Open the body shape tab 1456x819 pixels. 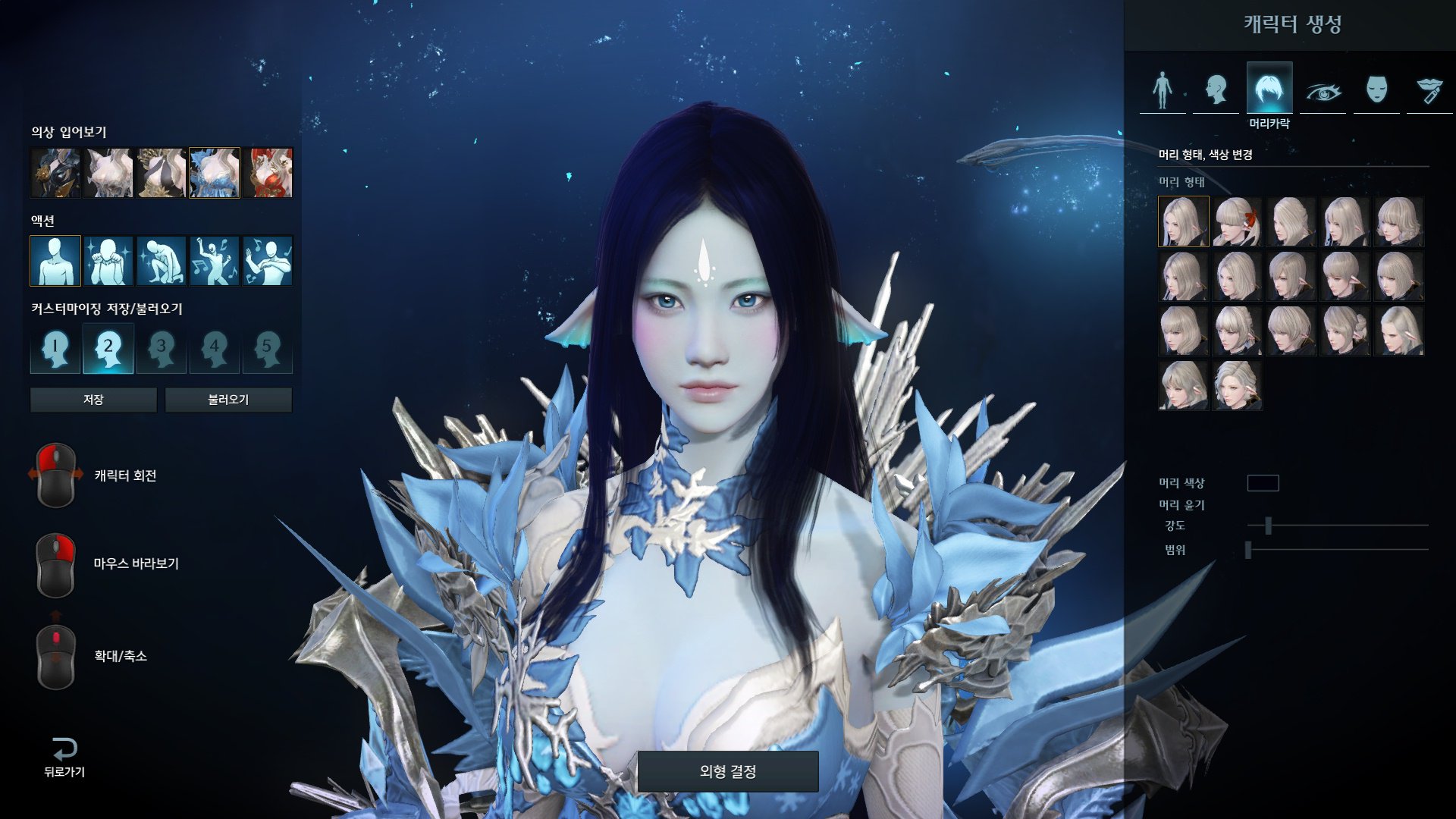click(1163, 89)
